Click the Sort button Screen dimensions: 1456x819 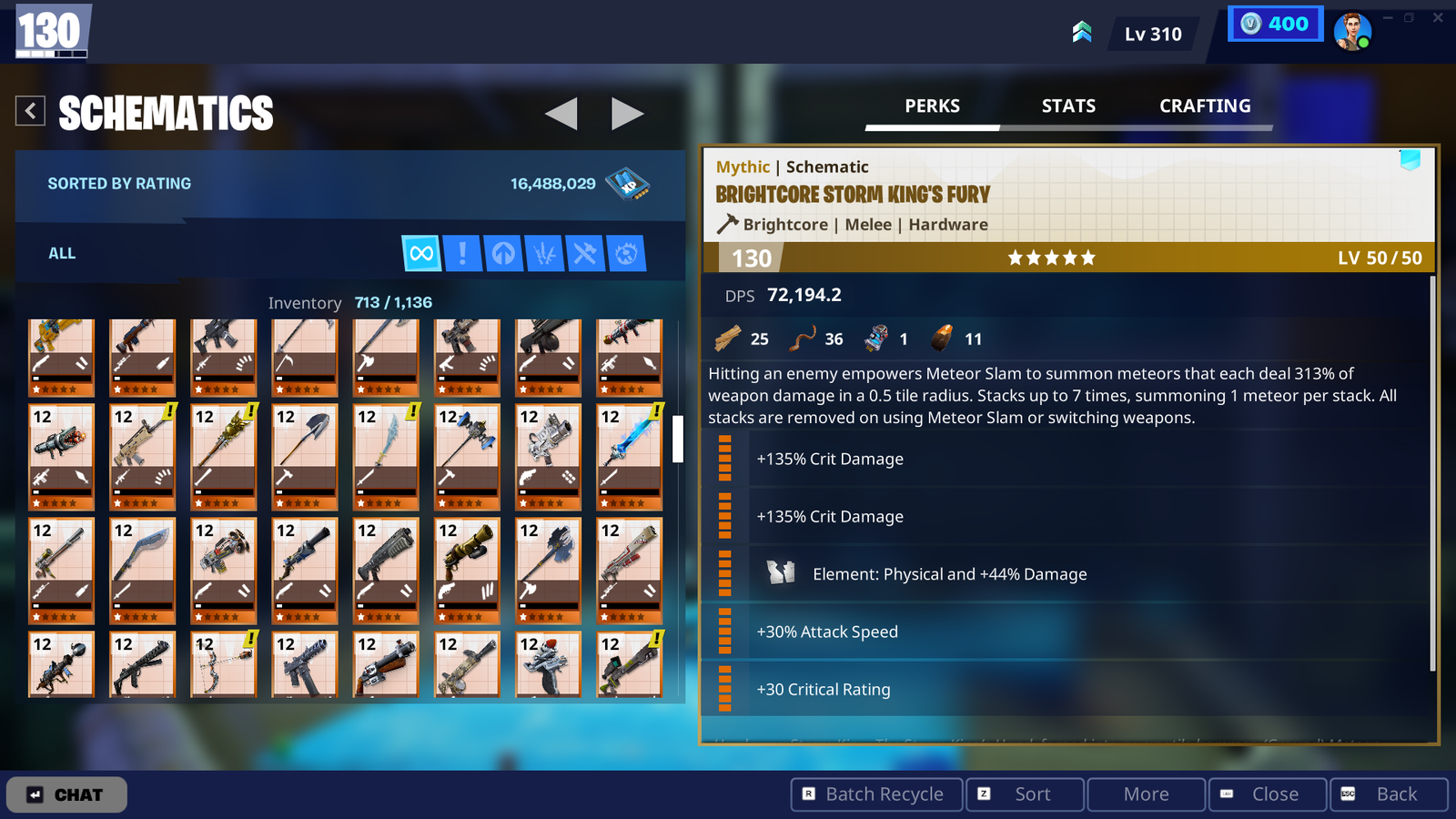point(1025,794)
